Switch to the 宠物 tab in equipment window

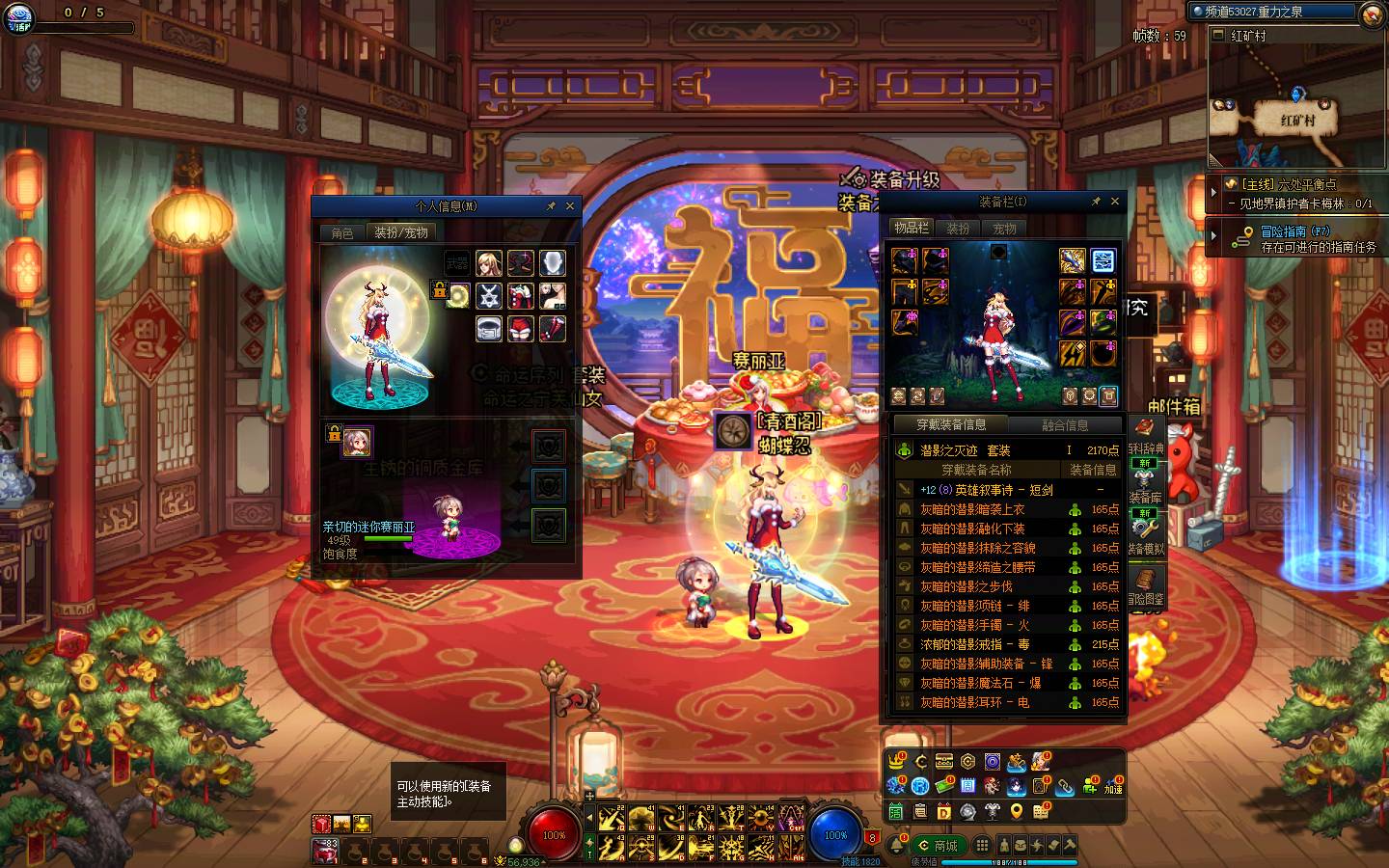click(x=1005, y=229)
